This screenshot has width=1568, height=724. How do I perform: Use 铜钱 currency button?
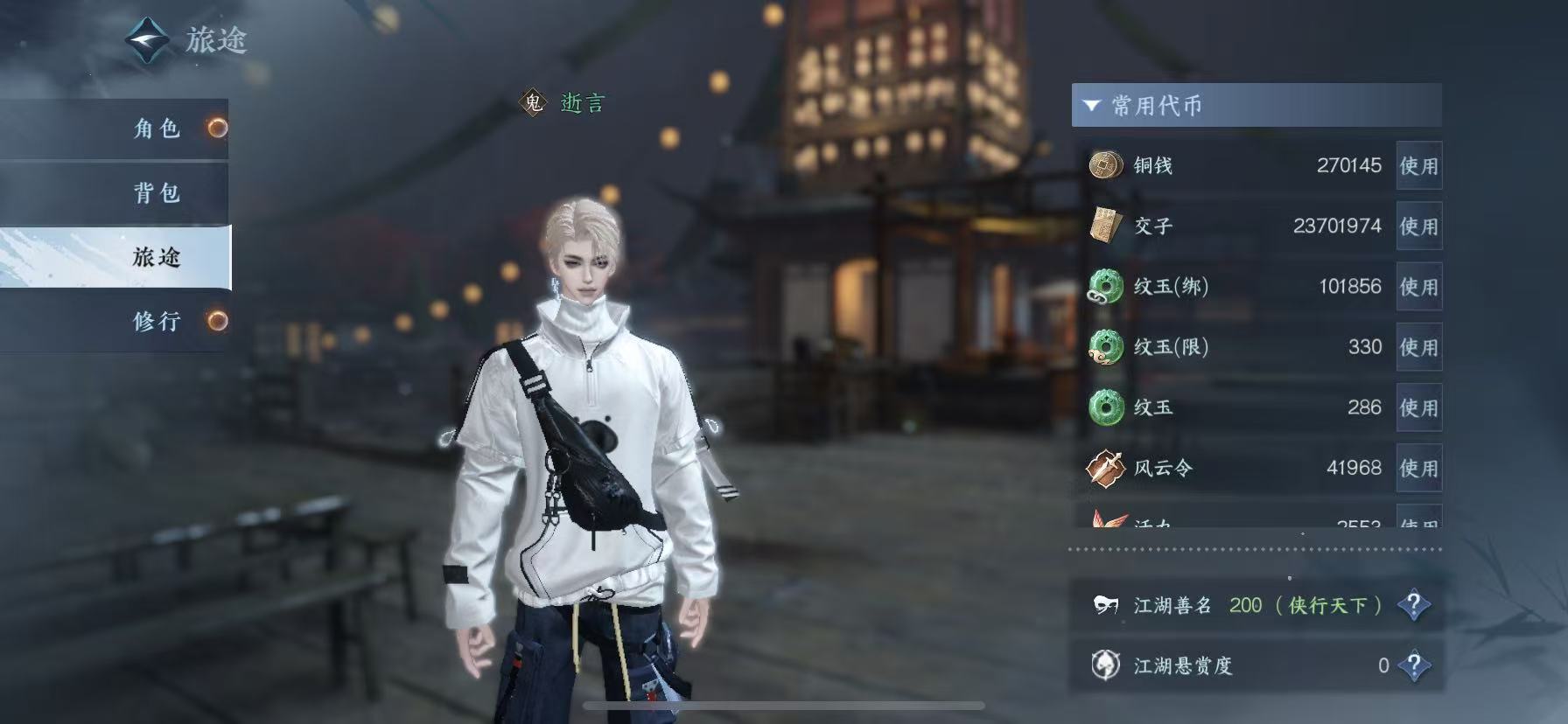[1418, 165]
